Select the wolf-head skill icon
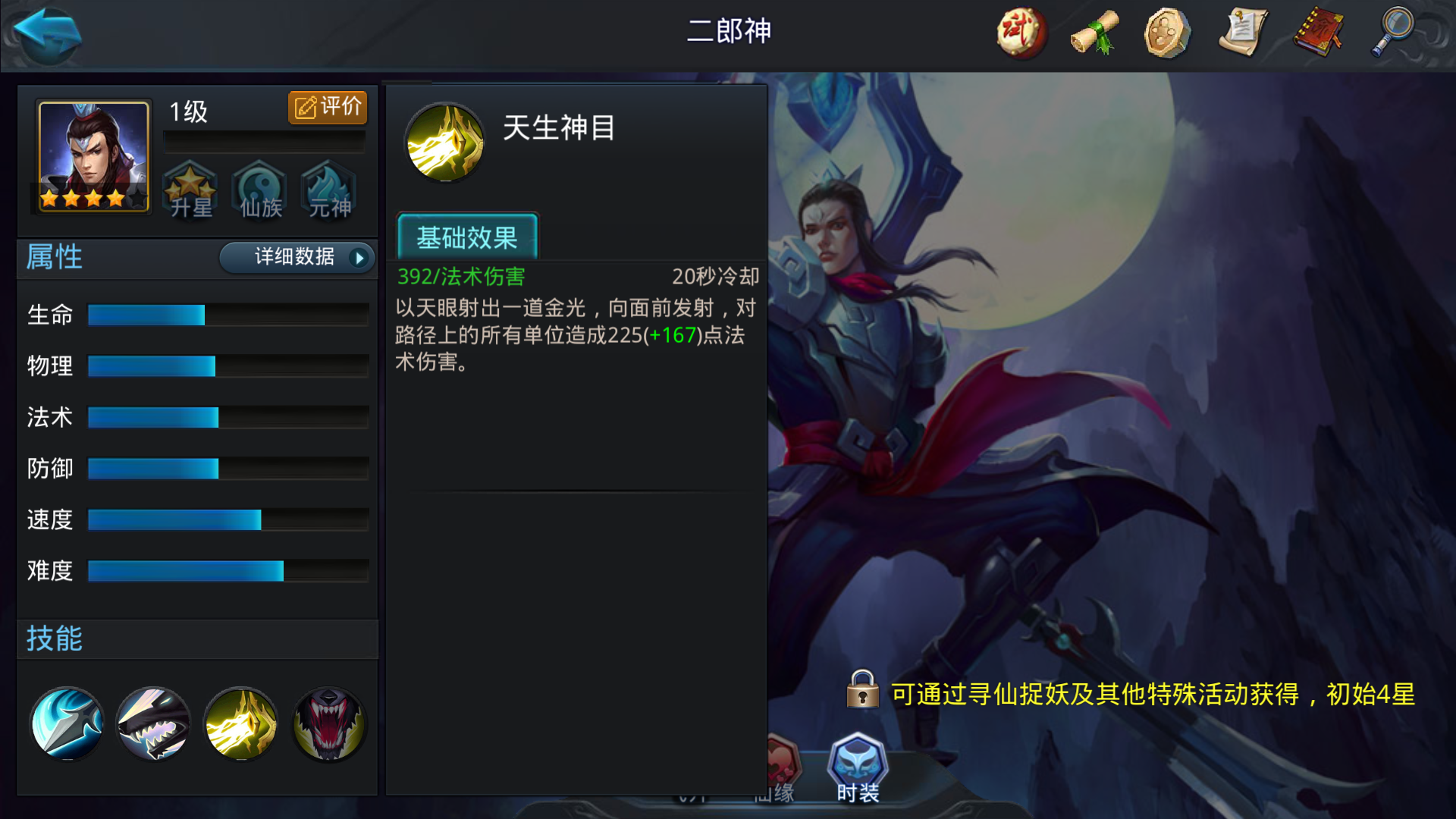 pos(152,723)
